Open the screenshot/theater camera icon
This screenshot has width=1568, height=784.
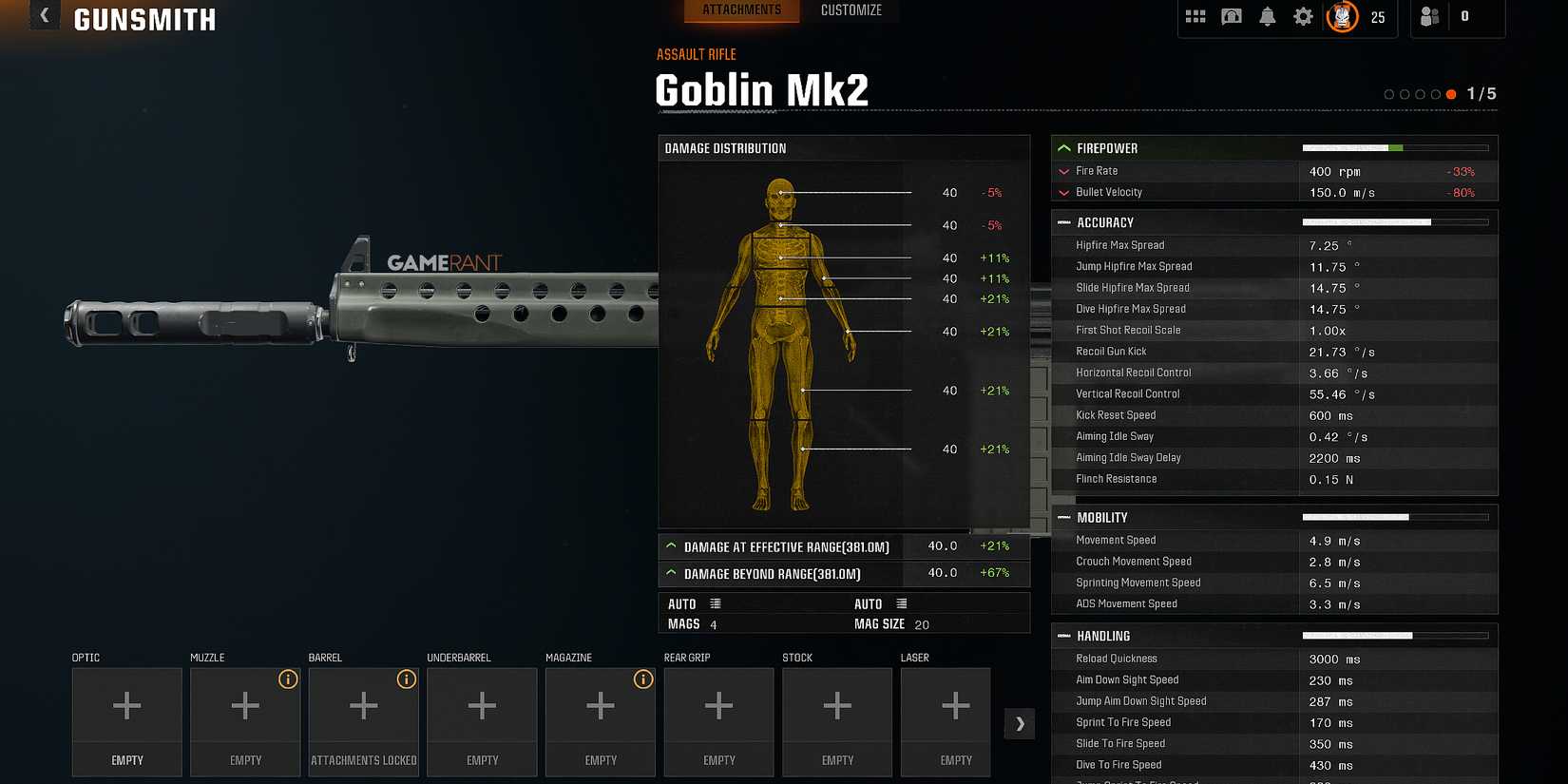(1232, 16)
